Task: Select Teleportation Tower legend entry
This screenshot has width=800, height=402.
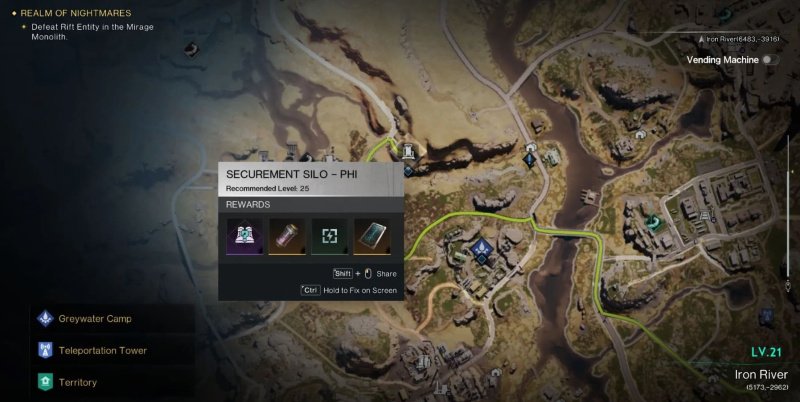Action: (x=104, y=351)
